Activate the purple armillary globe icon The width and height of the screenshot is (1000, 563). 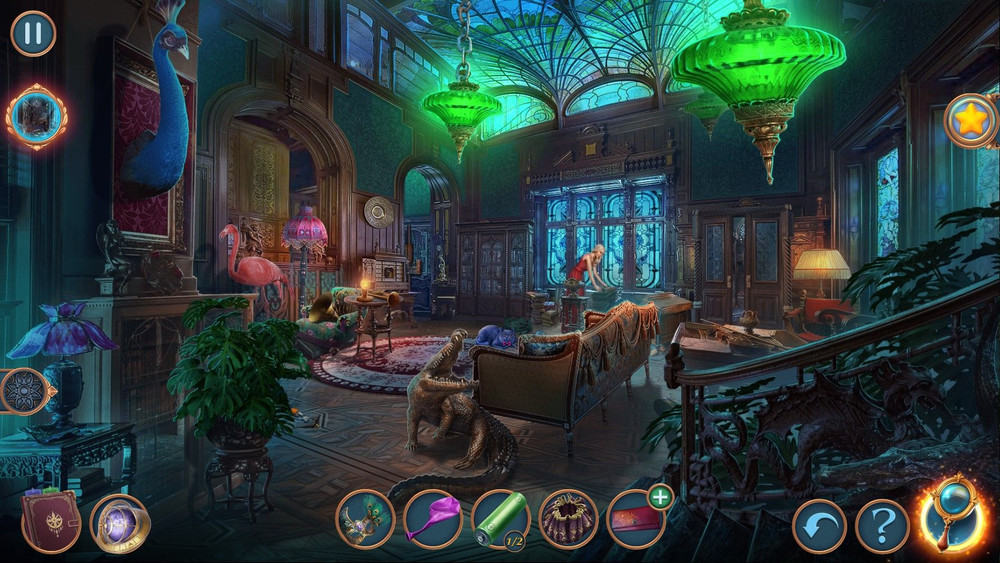click(120, 523)
